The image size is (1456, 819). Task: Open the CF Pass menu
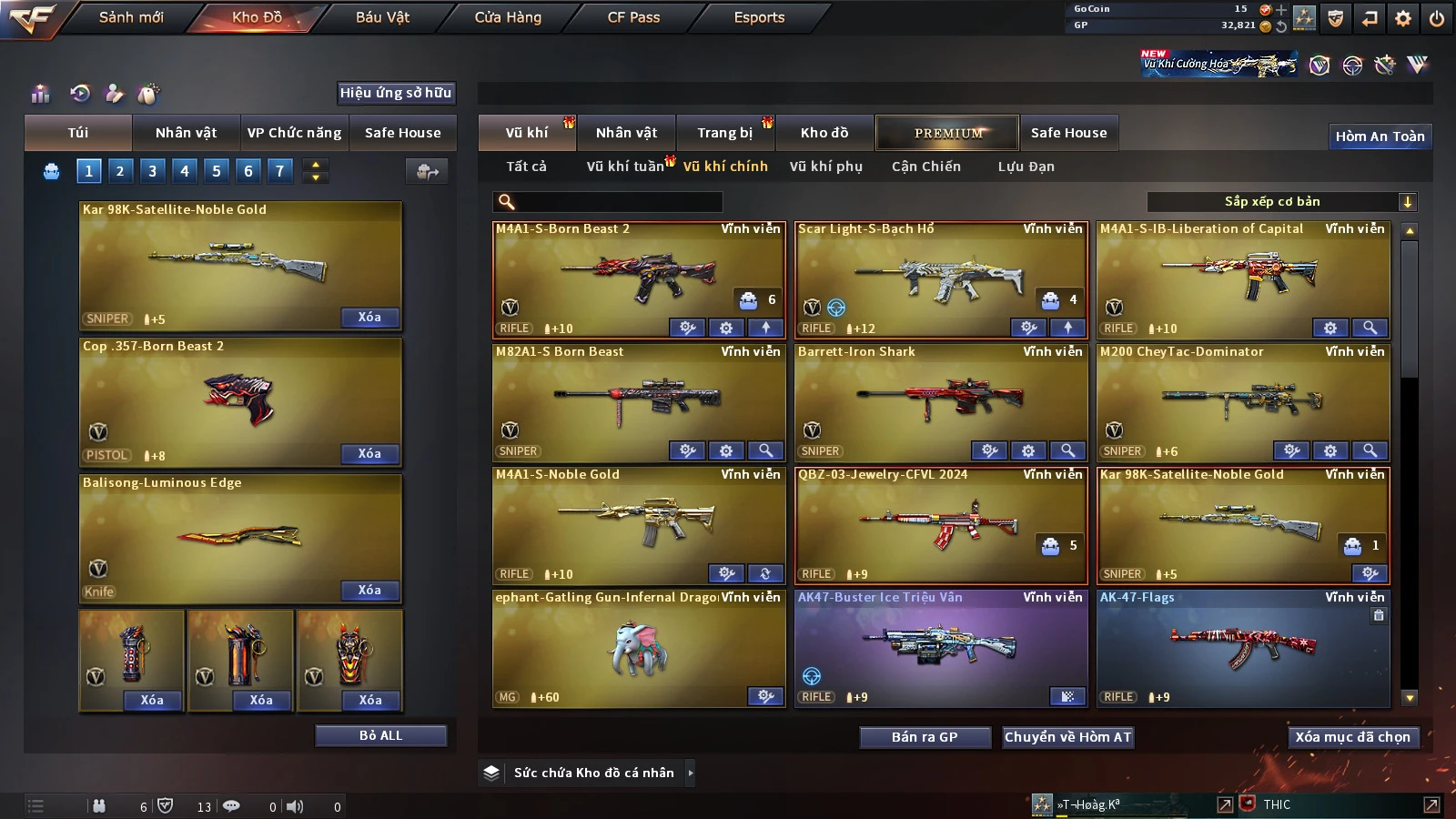tap(633, 17)
